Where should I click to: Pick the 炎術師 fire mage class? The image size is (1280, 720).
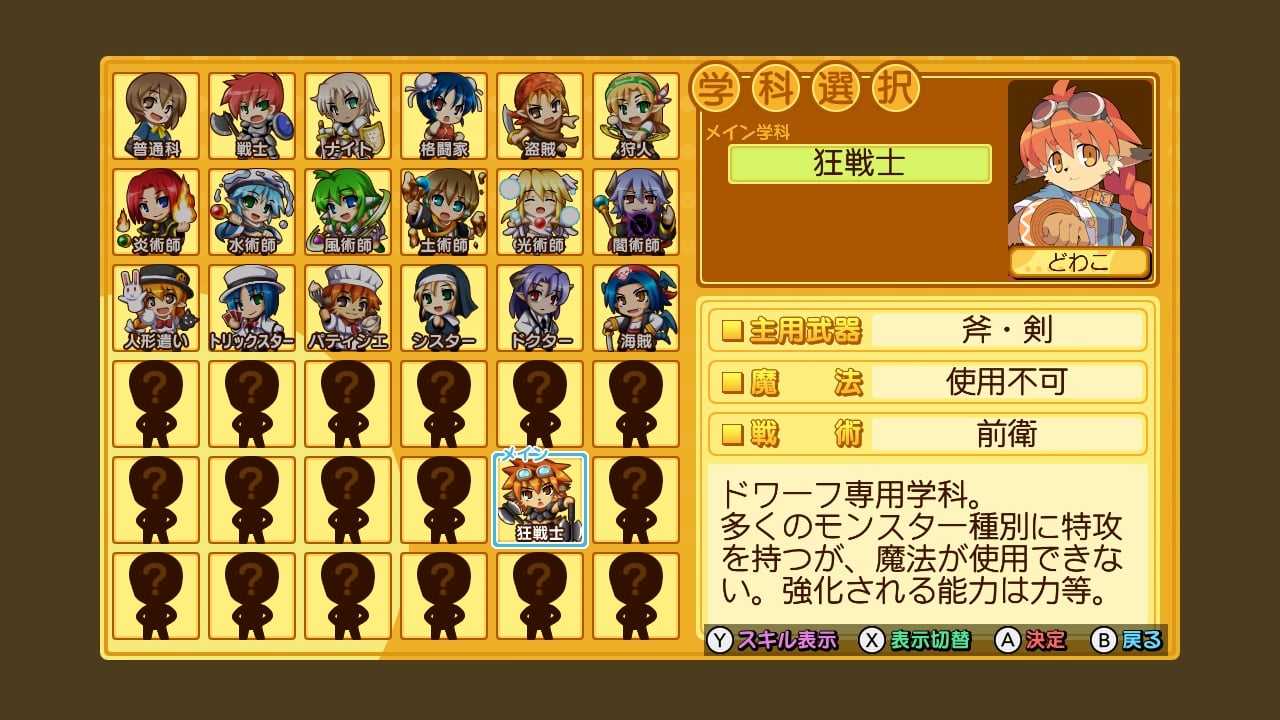tap(156, 212)
